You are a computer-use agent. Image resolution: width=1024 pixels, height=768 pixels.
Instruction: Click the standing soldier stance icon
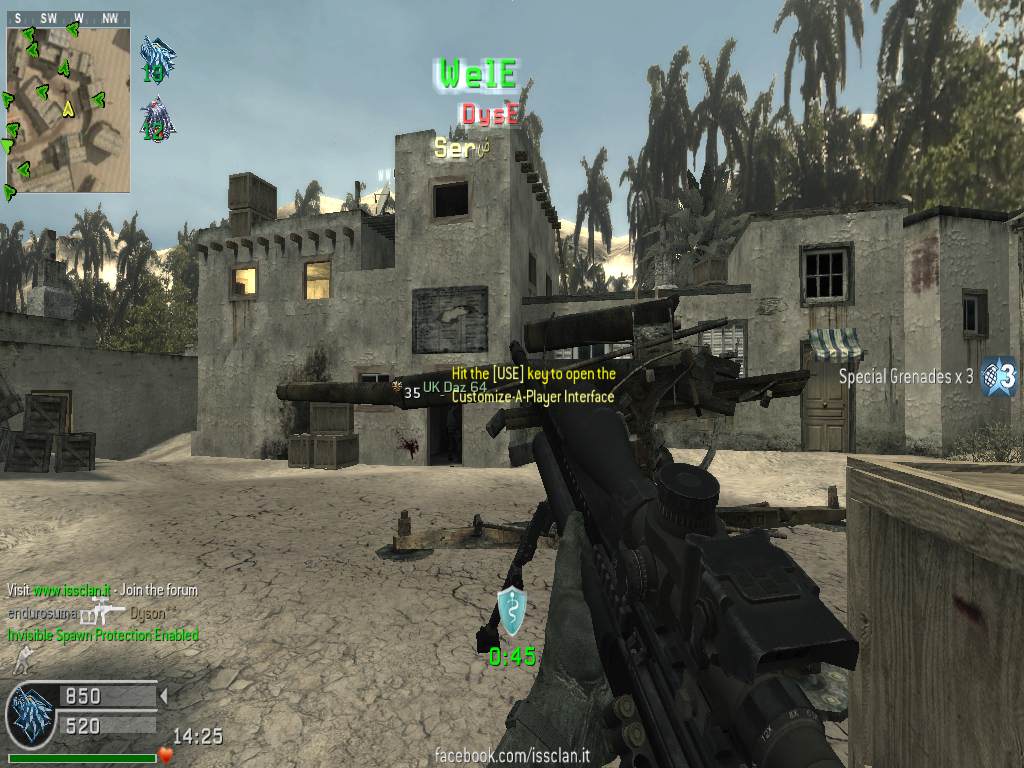[18, 659]
